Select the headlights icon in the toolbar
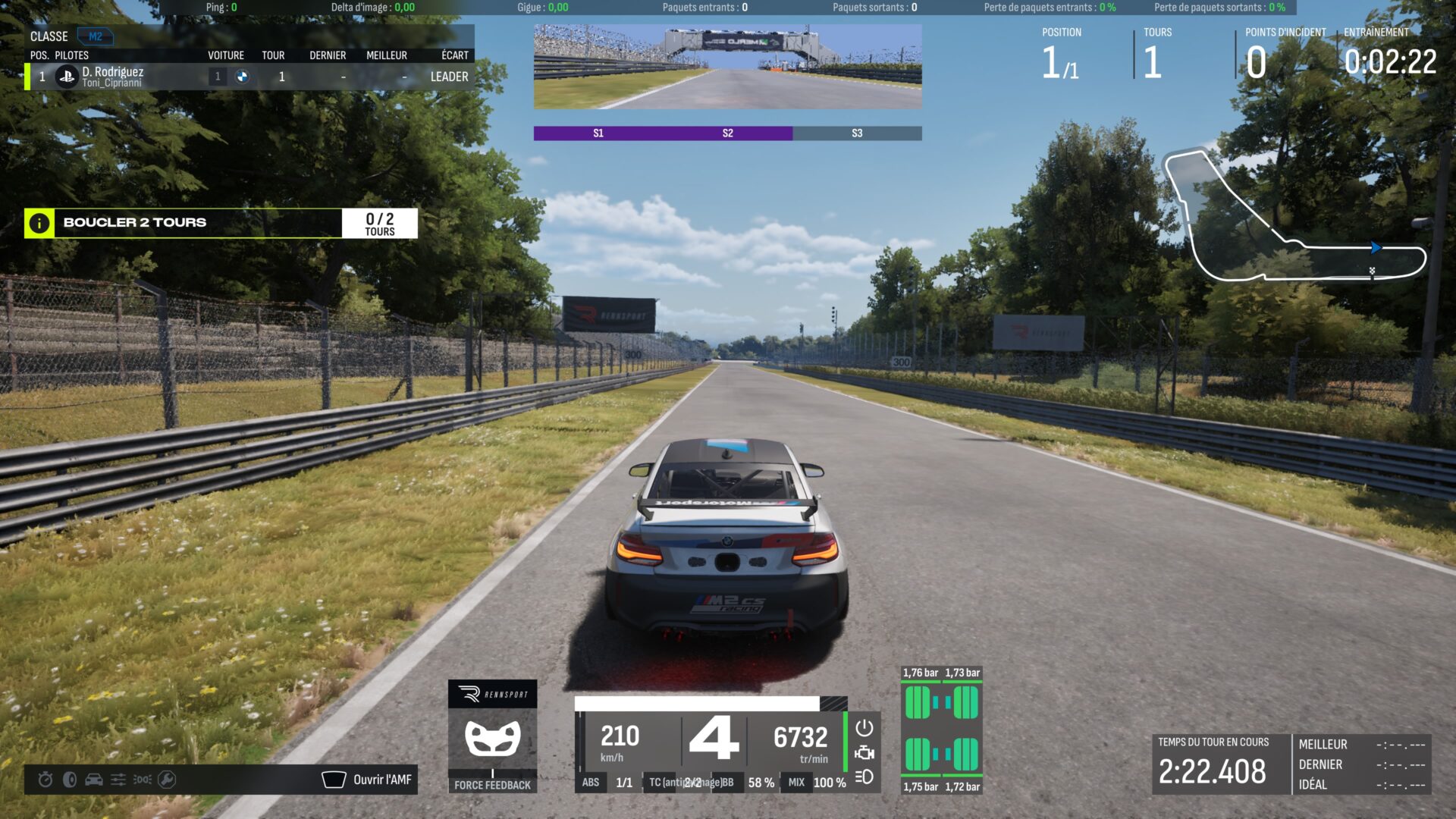This screenshot has width=1456, height=819. (x=143, y=780)
